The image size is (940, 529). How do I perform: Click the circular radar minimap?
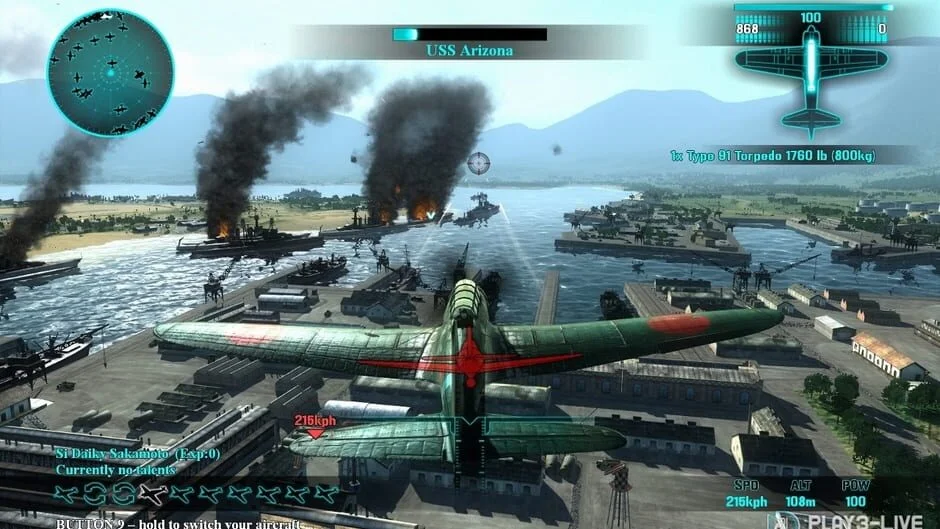110,72
